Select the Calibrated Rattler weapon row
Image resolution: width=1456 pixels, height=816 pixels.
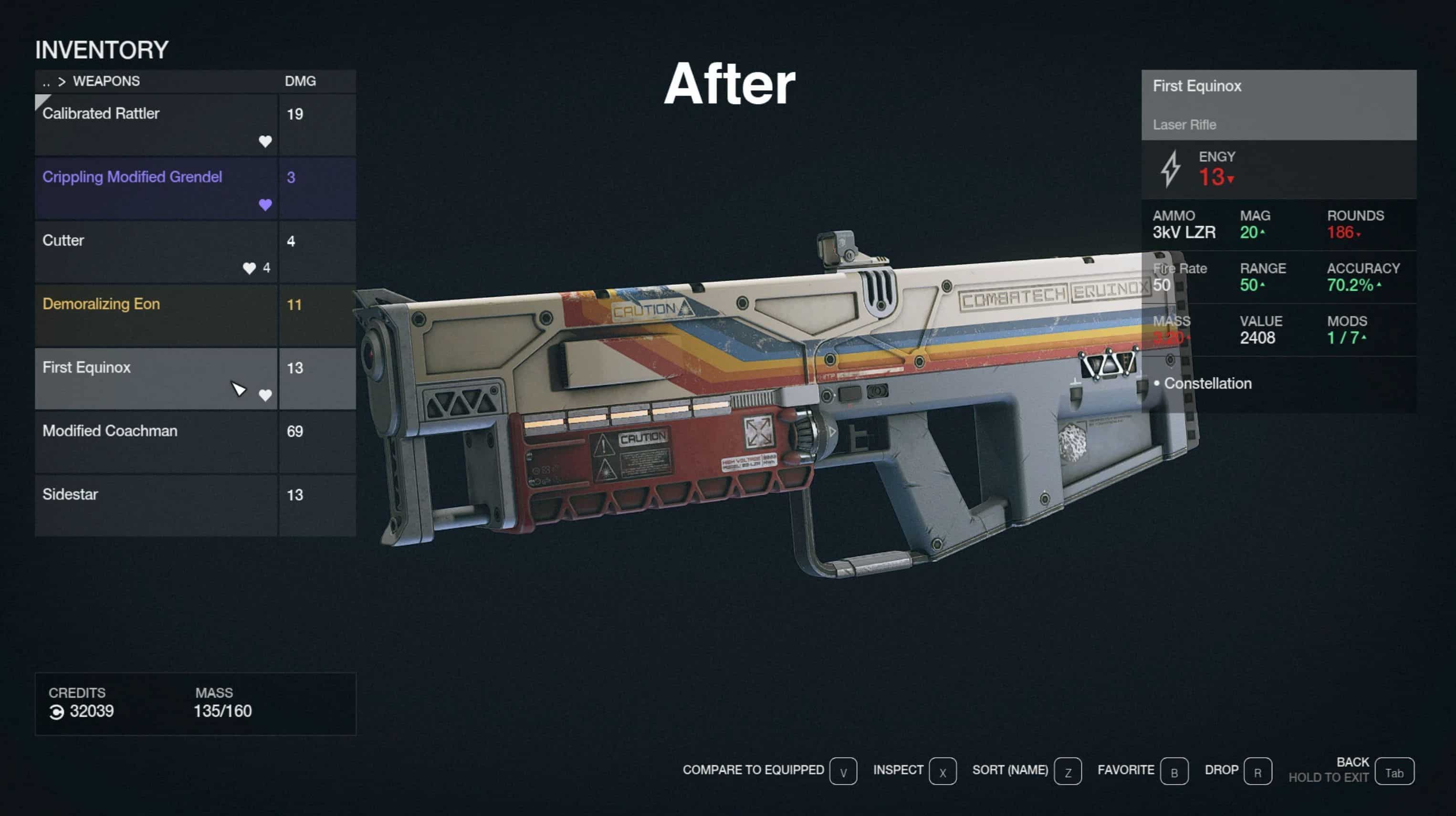157,125
